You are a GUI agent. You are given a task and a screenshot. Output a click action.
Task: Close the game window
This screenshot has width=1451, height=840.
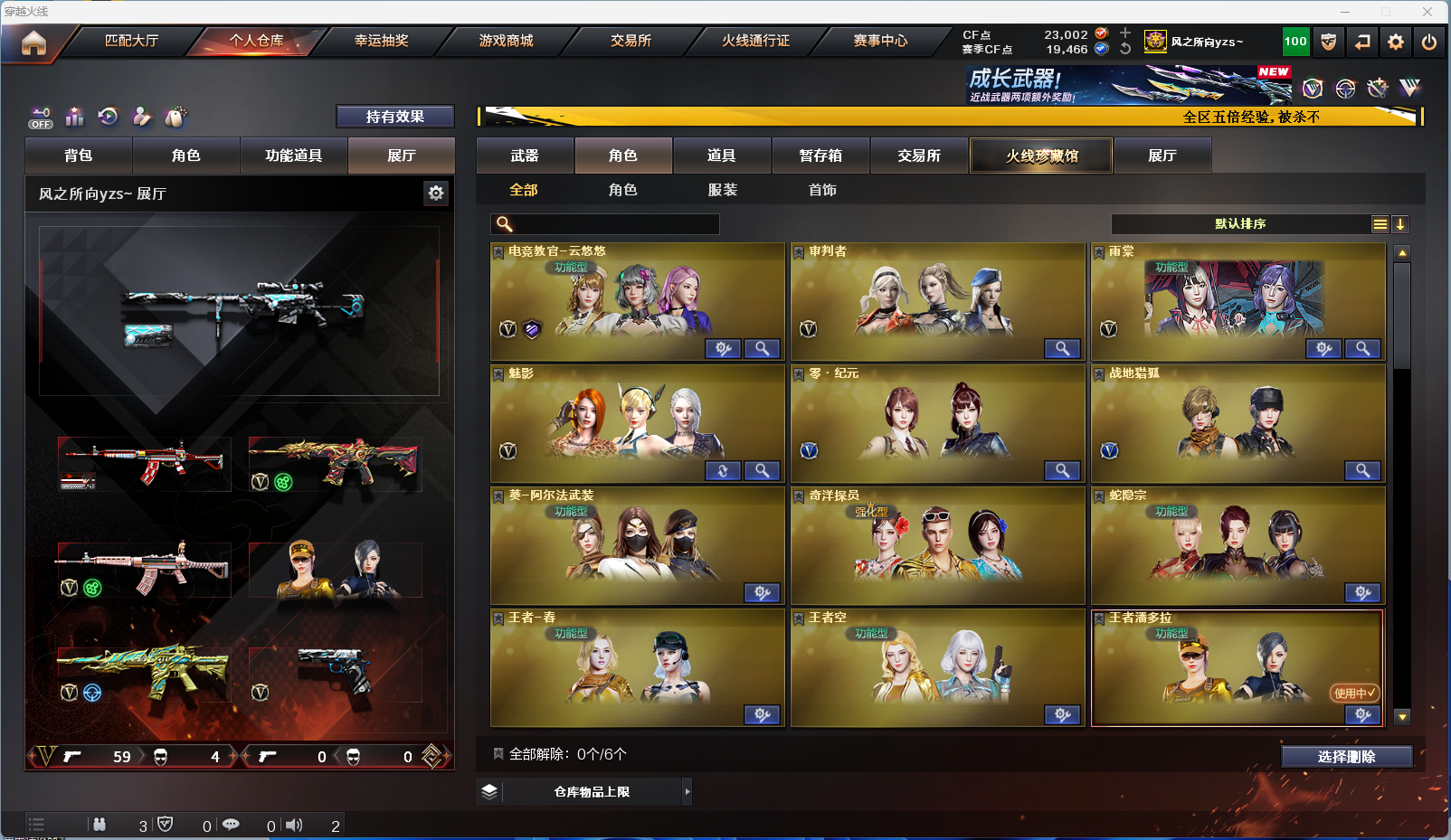point(1427,12)
